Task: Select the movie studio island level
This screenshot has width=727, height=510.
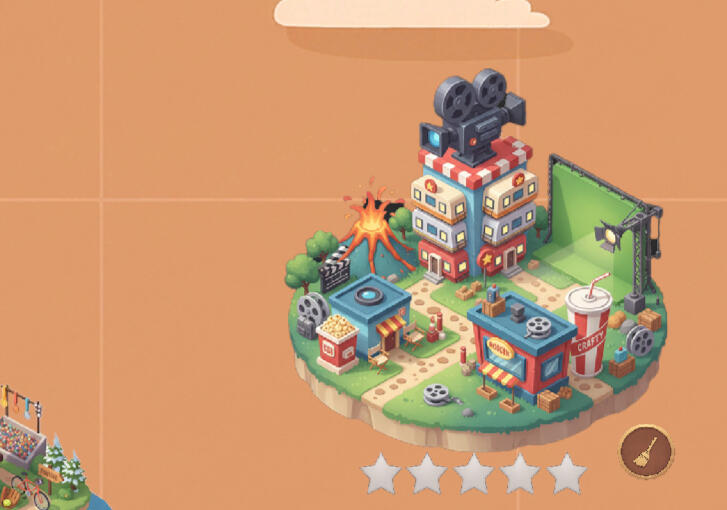Action: point(478,290)
